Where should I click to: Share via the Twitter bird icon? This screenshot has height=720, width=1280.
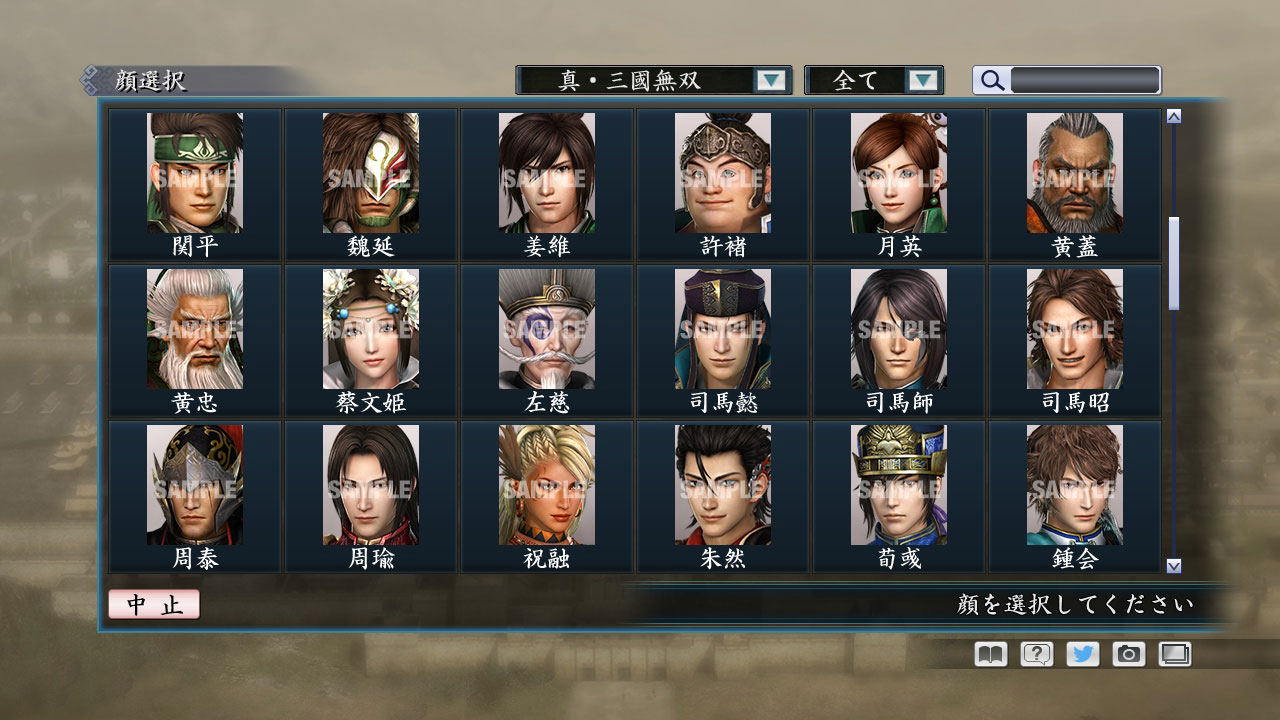1081,654
